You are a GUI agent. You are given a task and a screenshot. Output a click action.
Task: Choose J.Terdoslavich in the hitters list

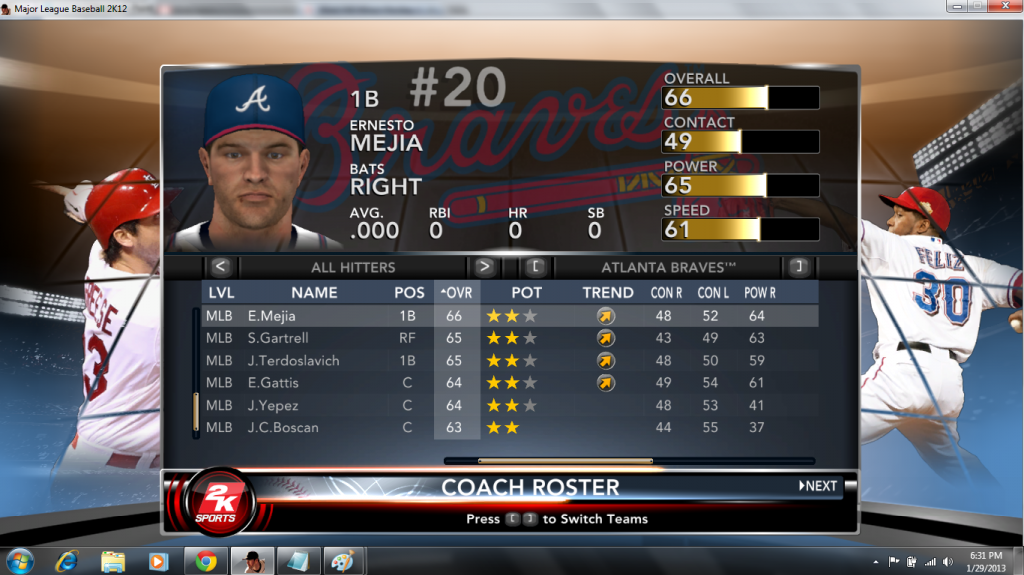click(293, 361)
